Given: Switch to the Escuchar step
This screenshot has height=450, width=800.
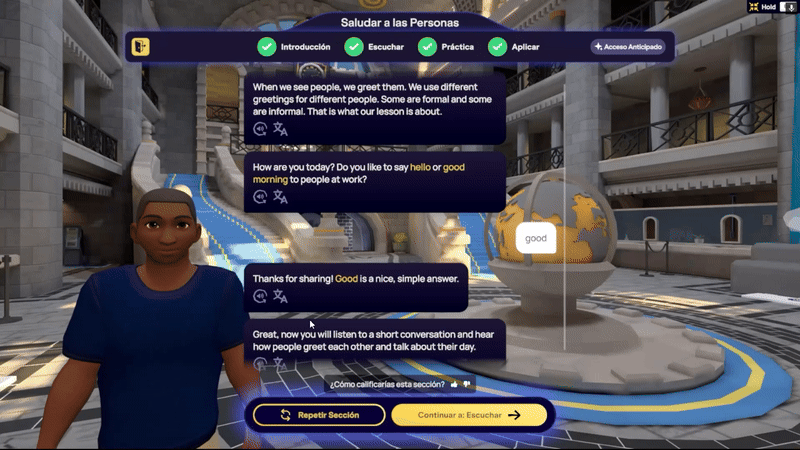Looking at the screenshot, I should pos(373,47).
